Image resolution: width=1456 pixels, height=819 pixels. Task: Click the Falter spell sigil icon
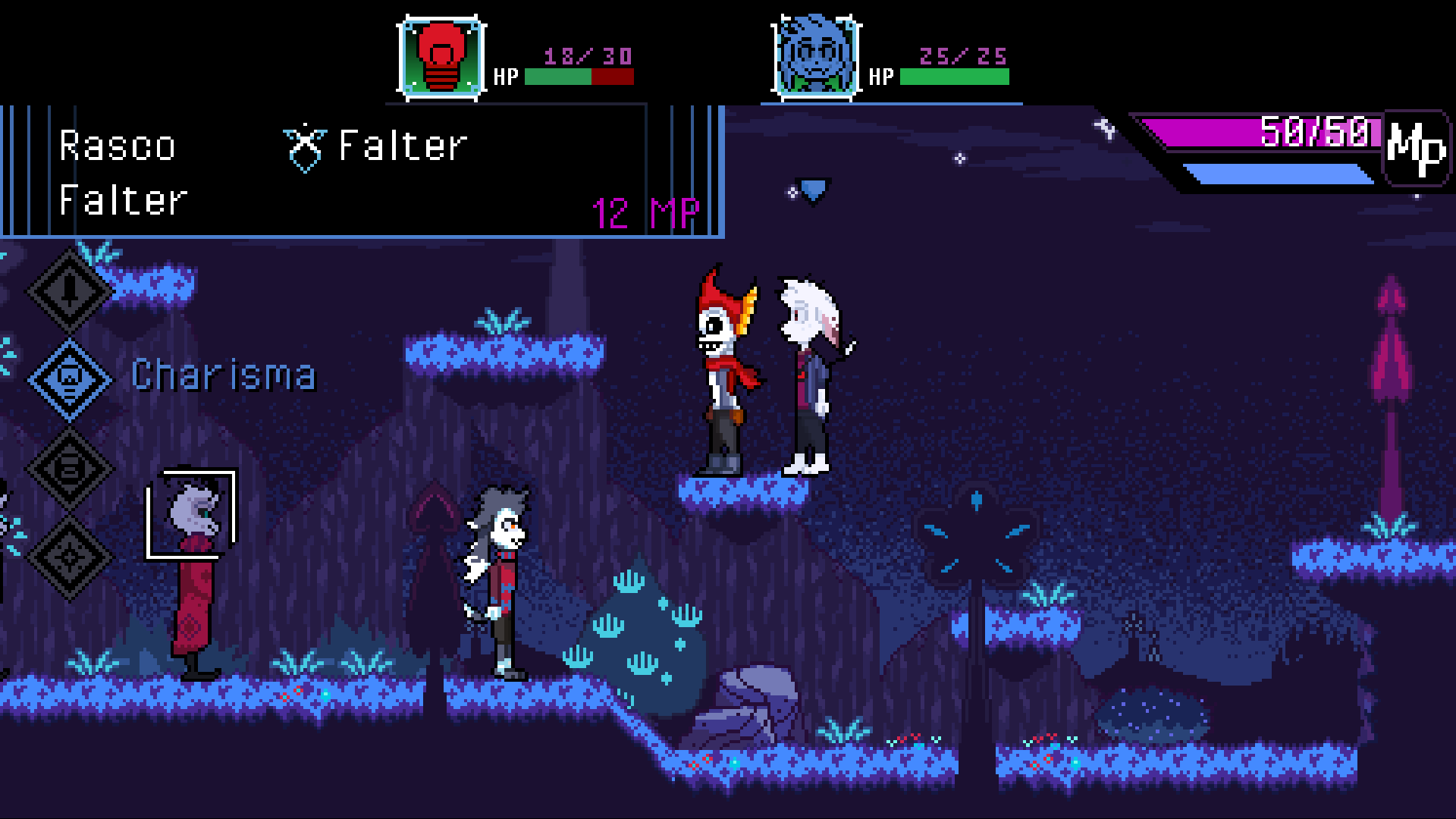click(304, 148)
